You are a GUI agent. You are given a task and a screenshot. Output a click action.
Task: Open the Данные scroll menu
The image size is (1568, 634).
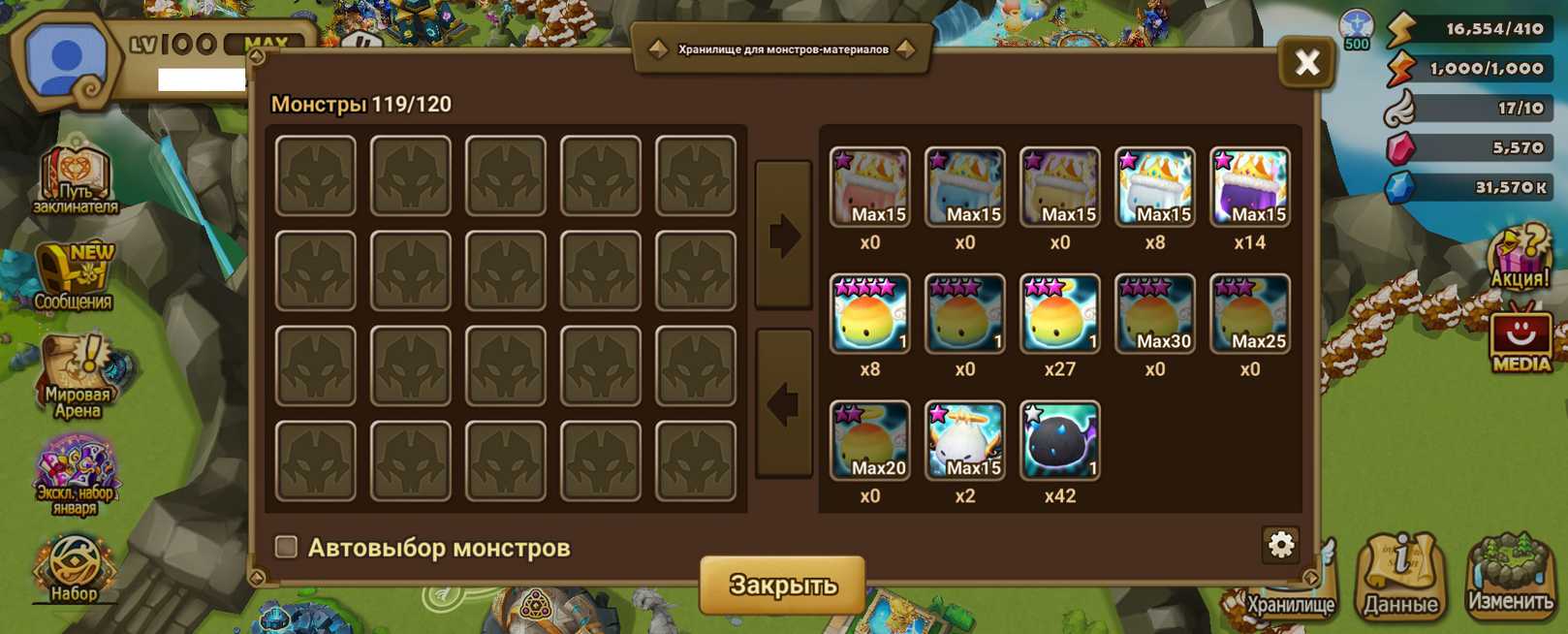(x=1400, y=575)
